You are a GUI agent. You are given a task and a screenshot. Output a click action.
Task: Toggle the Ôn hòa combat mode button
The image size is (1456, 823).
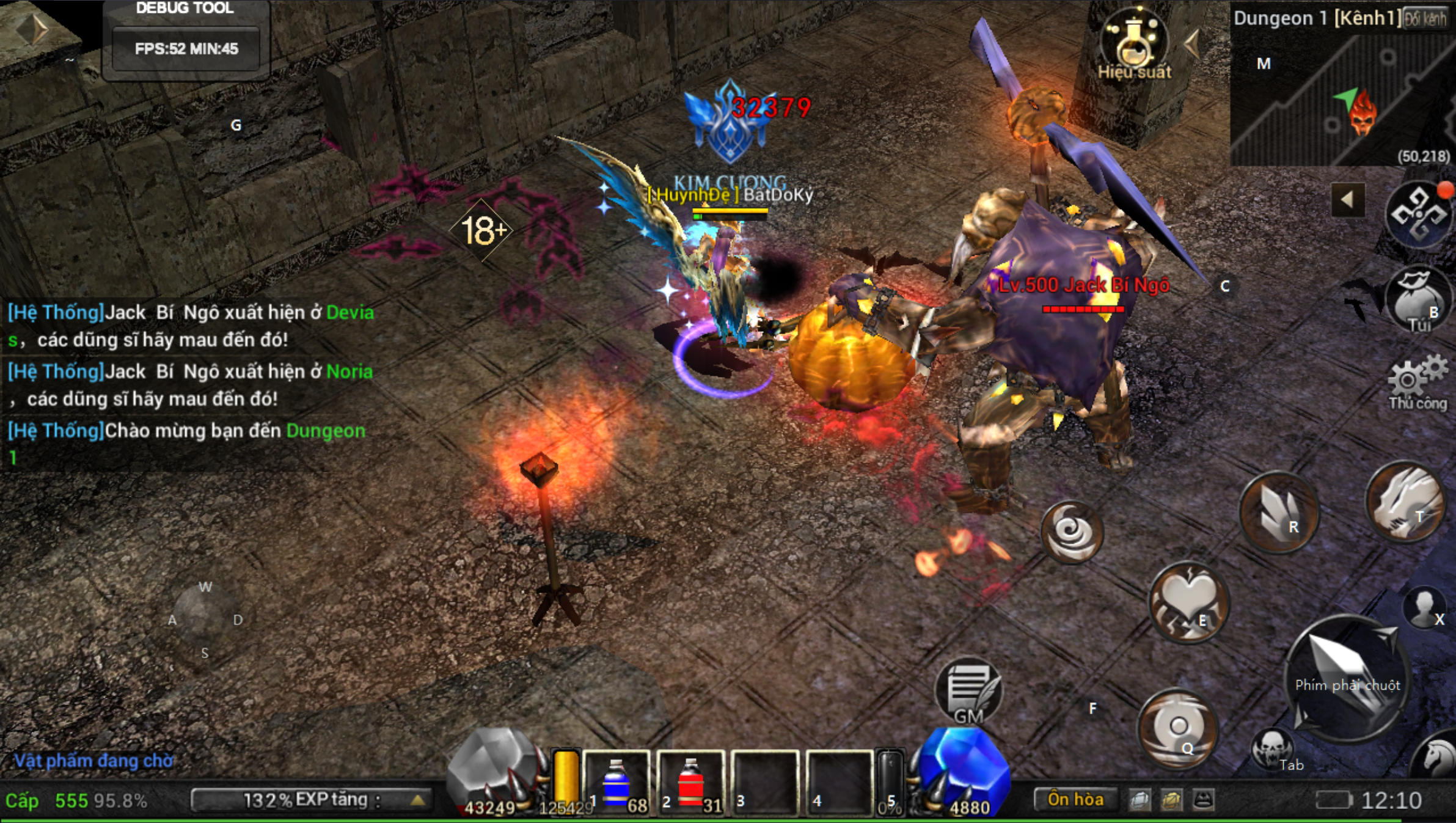point(1075,799)
